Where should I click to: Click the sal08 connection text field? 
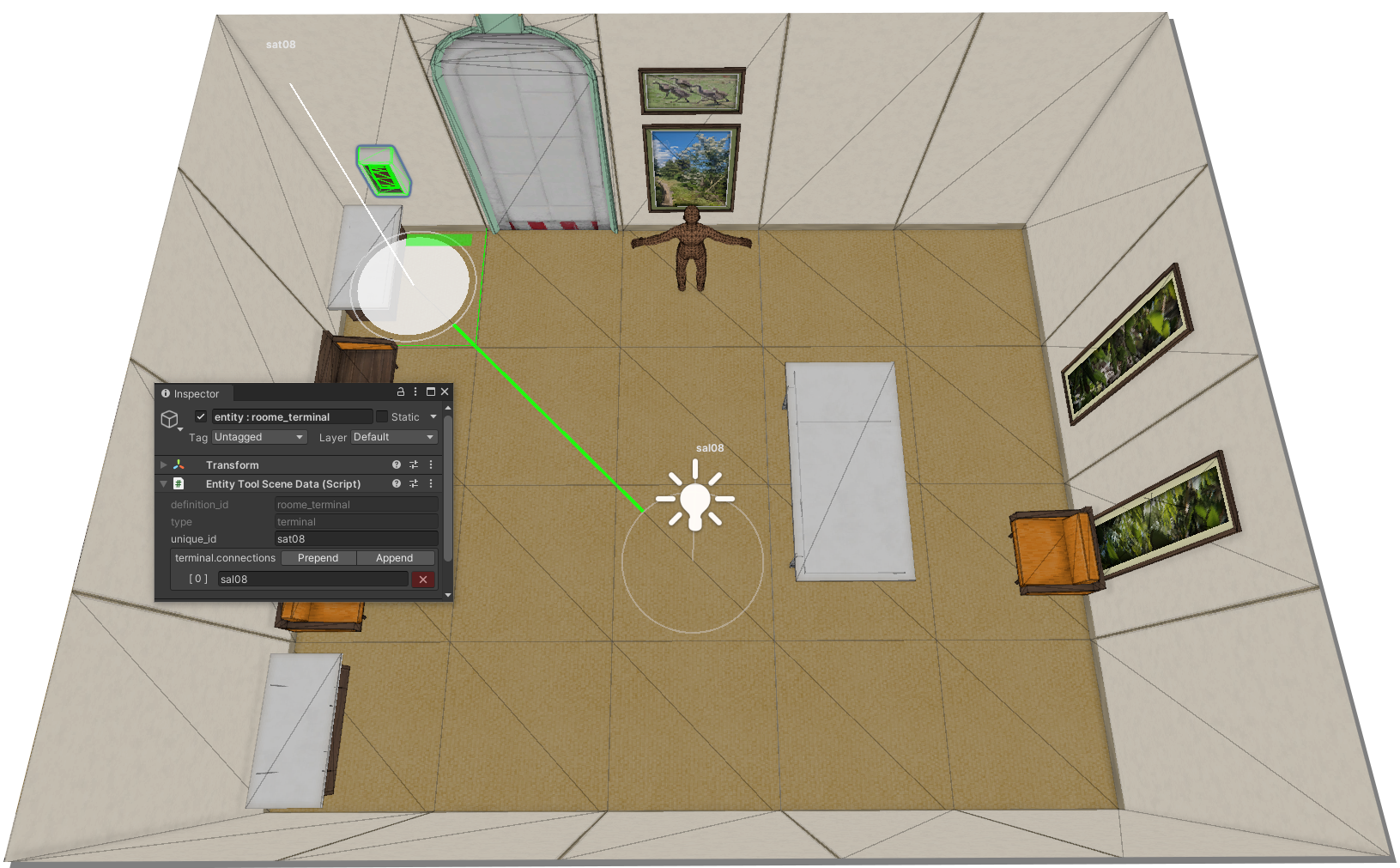[x=312, y=579]
